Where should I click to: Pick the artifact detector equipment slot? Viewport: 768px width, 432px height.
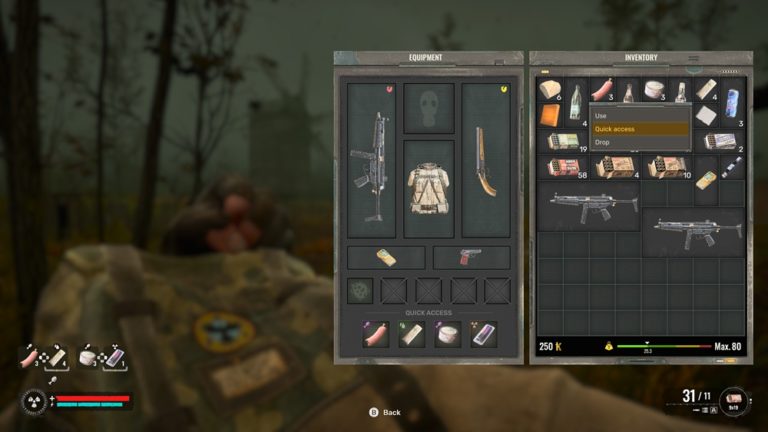coord(360,290)
